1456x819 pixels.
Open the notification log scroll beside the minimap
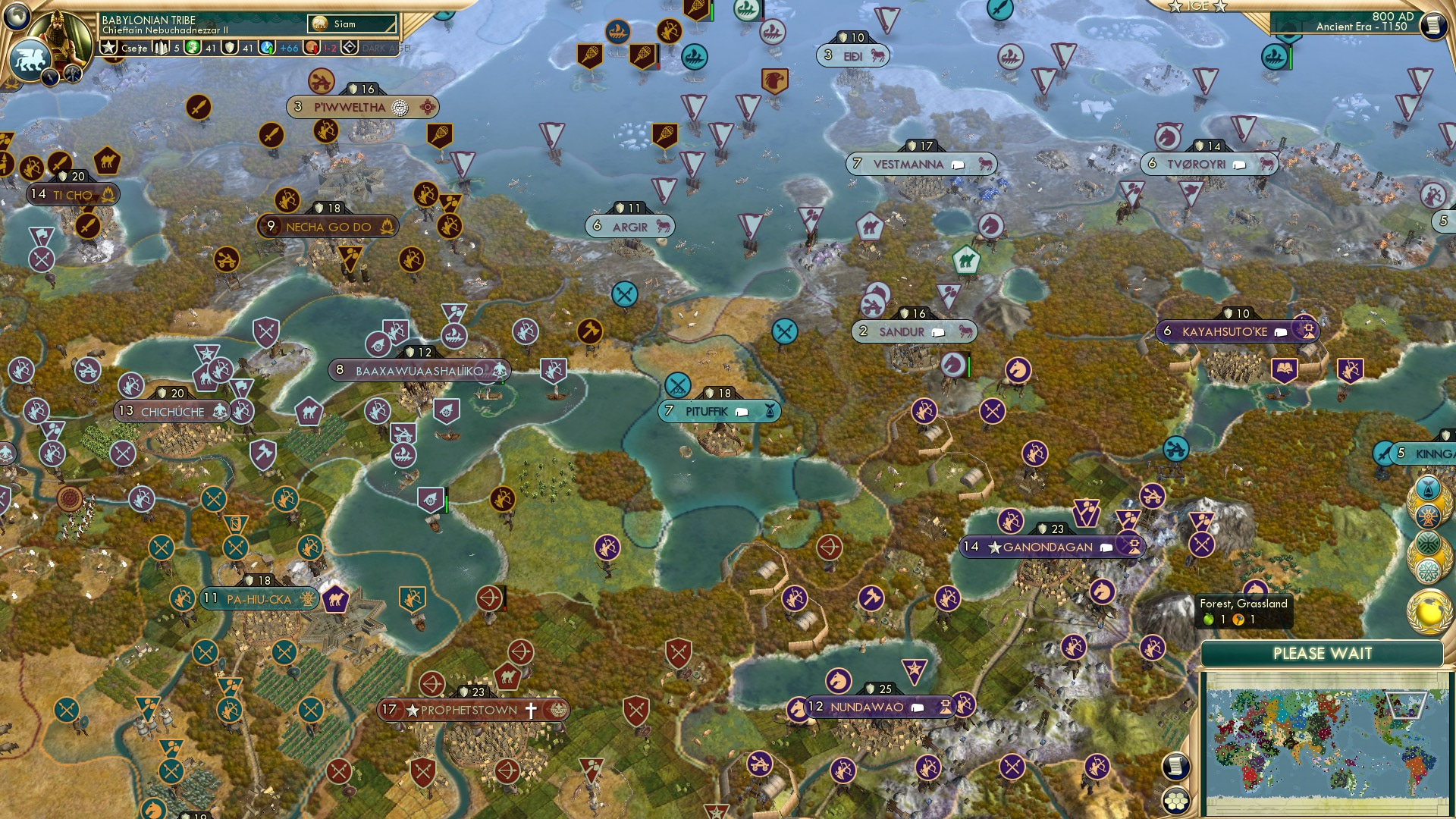1175,765
